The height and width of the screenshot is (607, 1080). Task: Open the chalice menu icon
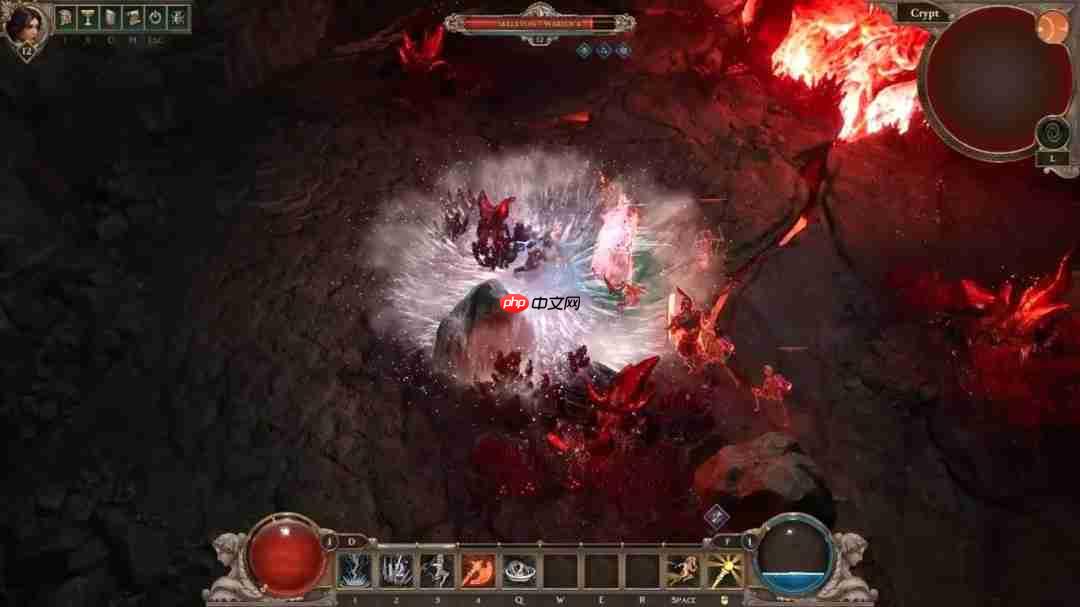[x=88, y=17]
